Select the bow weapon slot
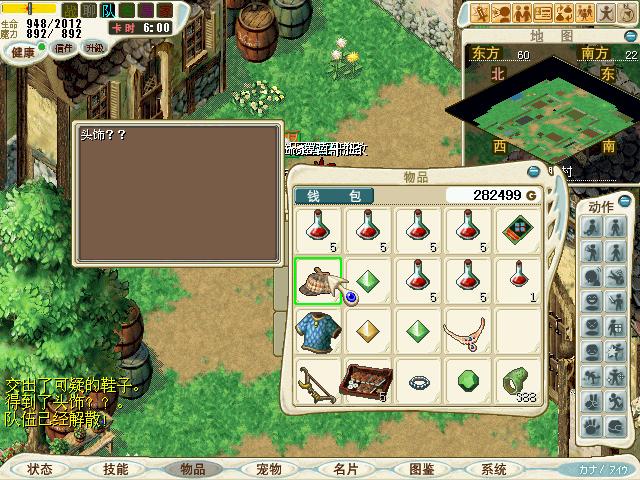The height and width of the screenshot is (480, 640). pos(318,381)
